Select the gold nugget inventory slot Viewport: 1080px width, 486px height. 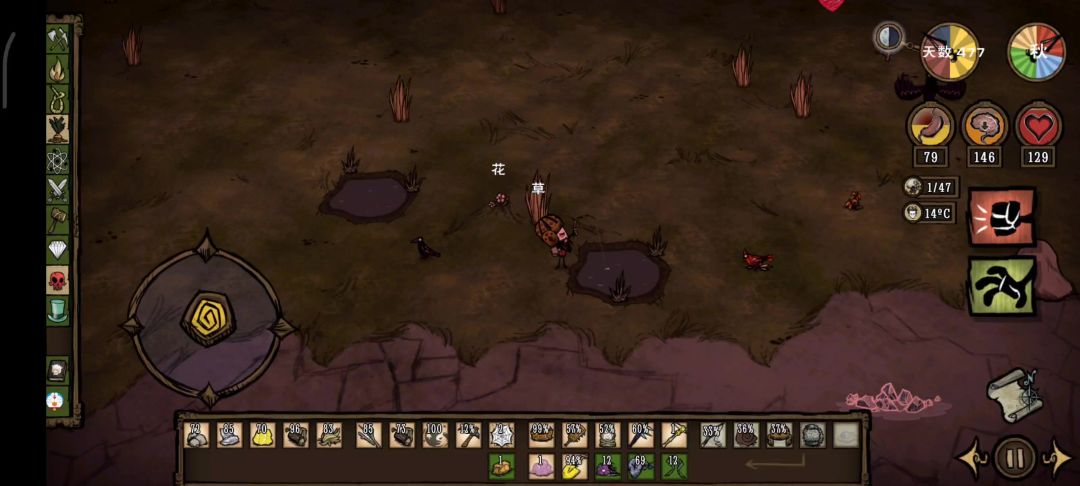point(262,435)
